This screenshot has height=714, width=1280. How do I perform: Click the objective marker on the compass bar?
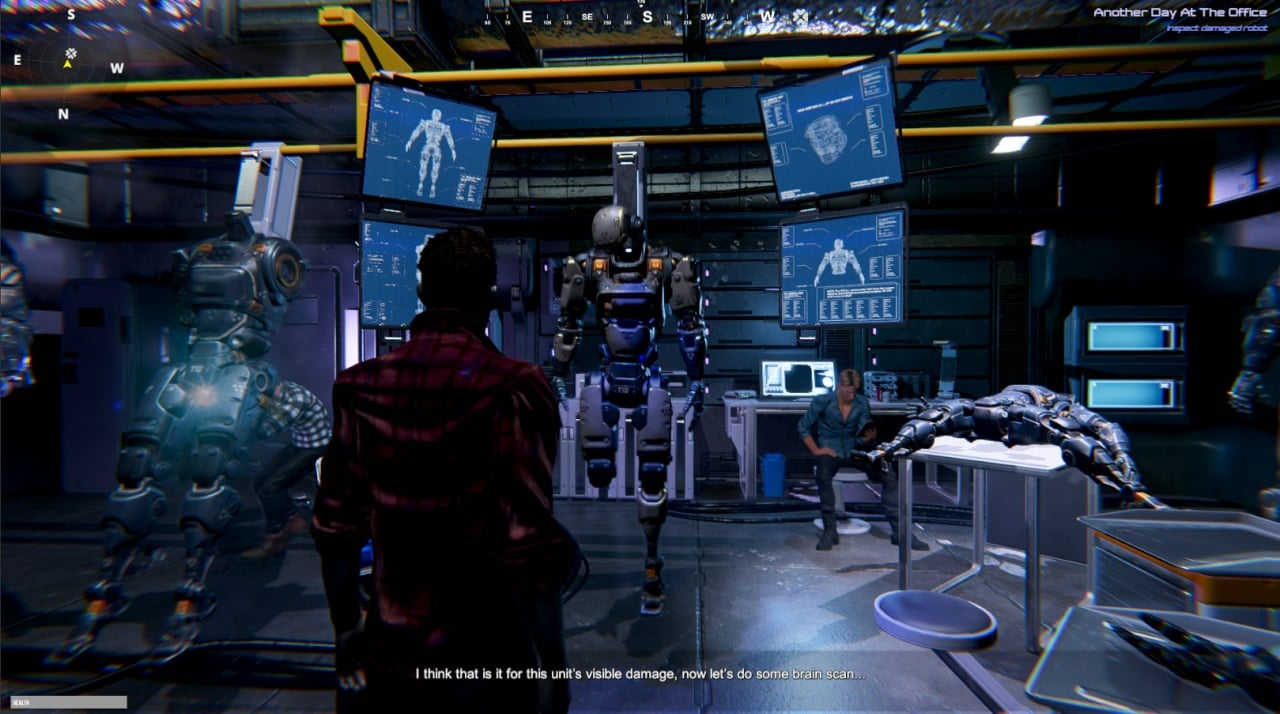coord(800,17)
